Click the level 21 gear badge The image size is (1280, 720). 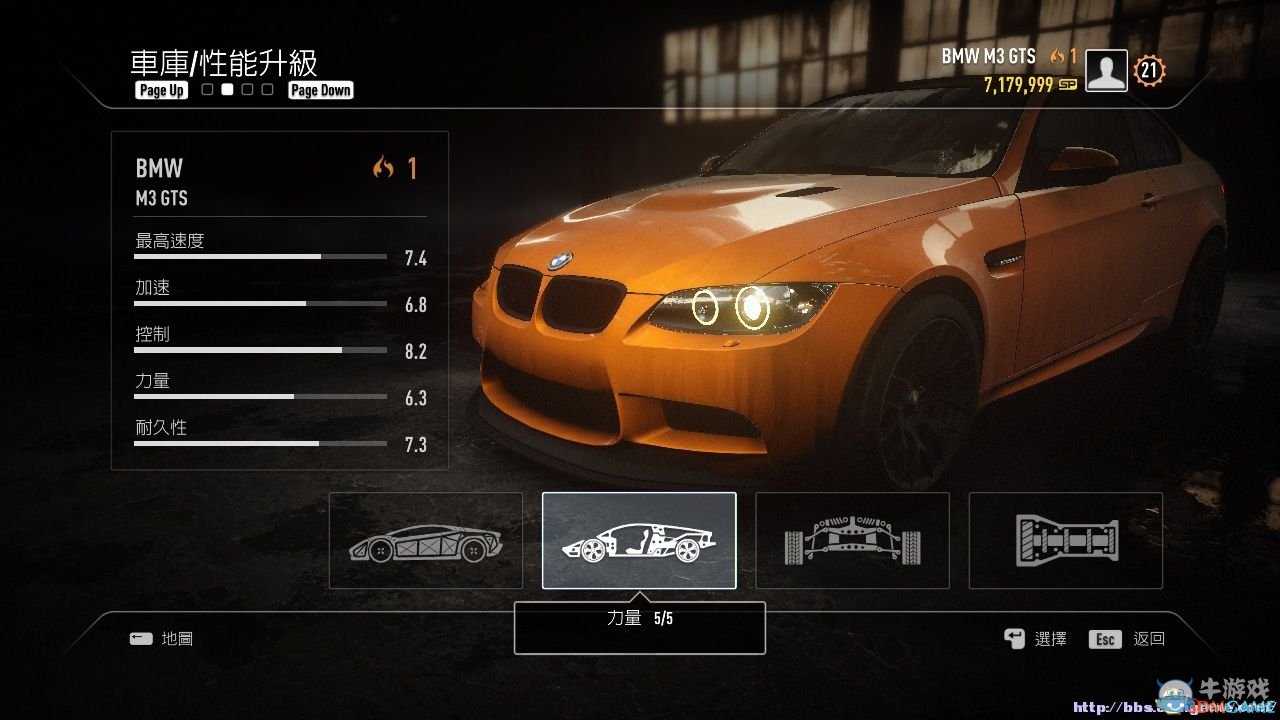point(1148,70)
